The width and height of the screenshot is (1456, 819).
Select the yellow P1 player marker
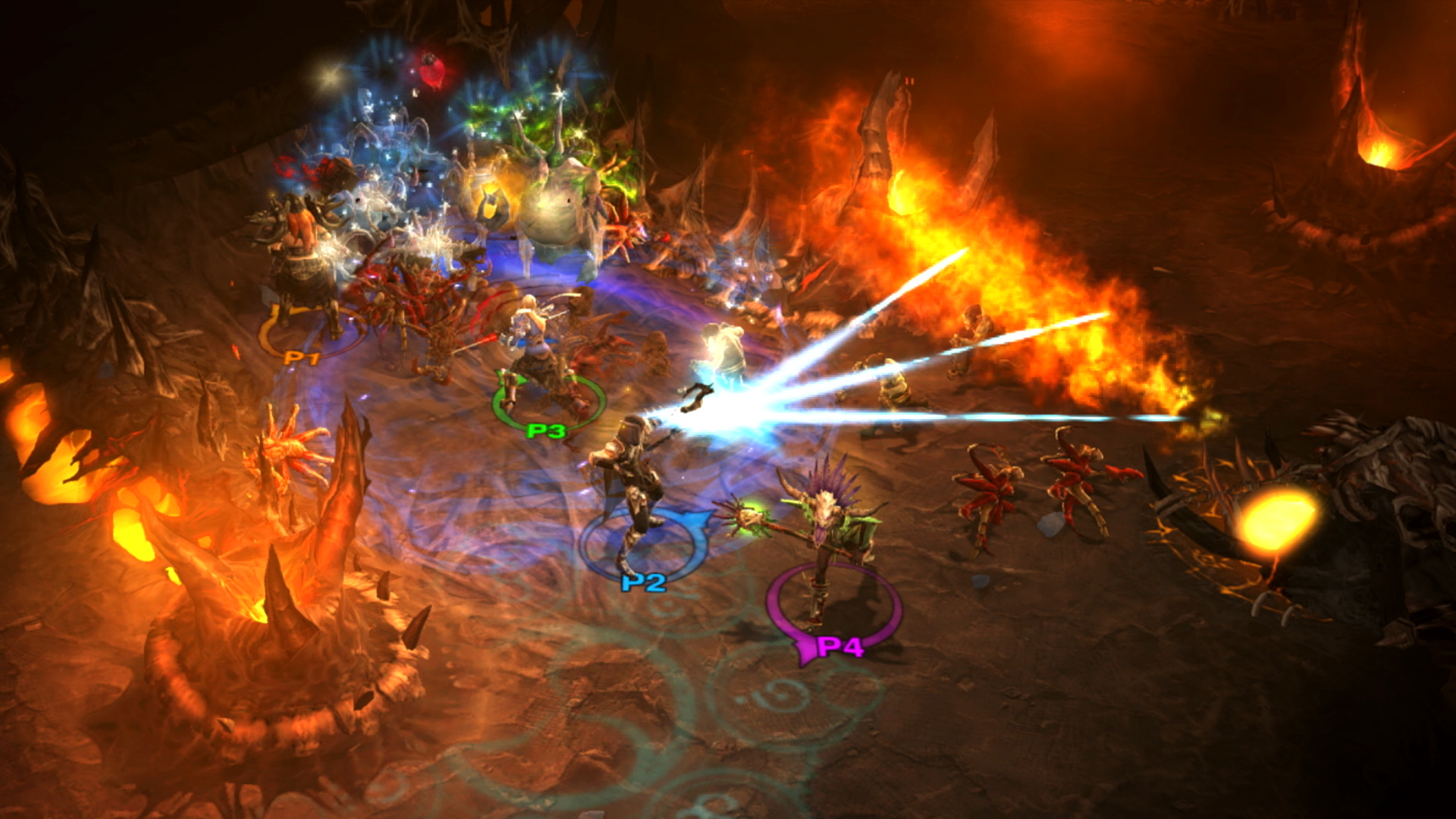pos(302,356)
